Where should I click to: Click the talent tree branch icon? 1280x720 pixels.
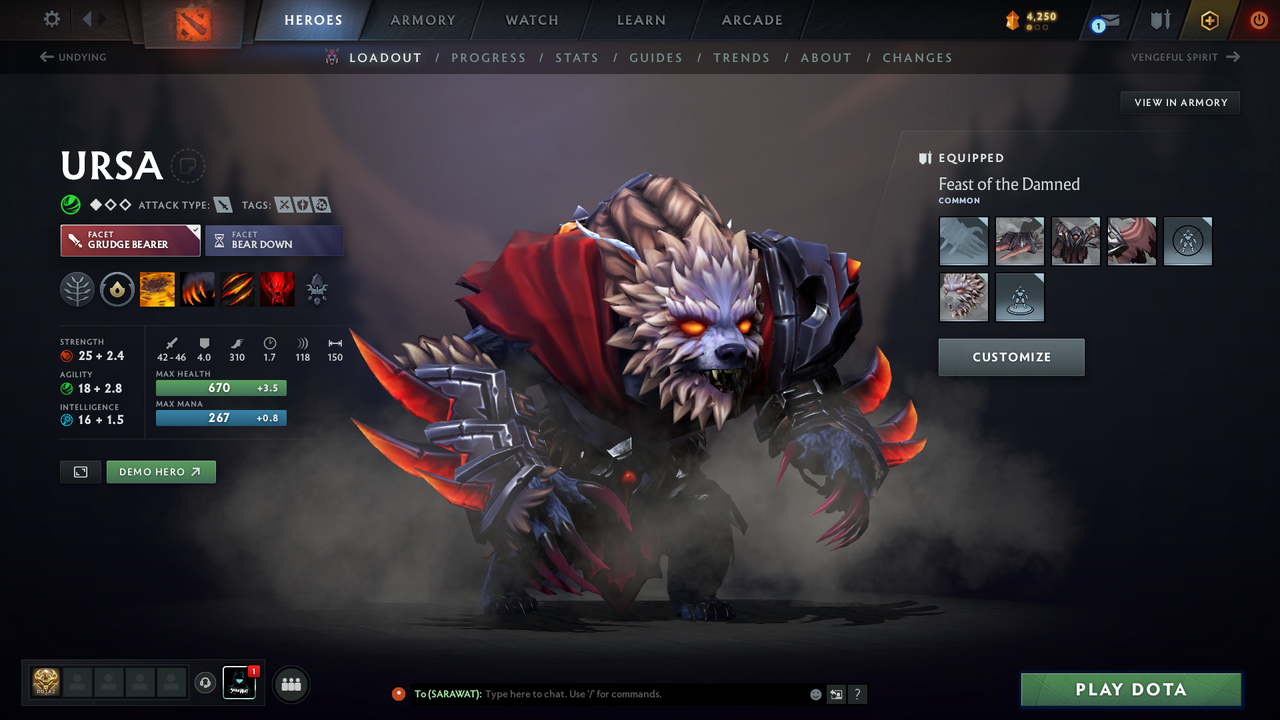77,289
